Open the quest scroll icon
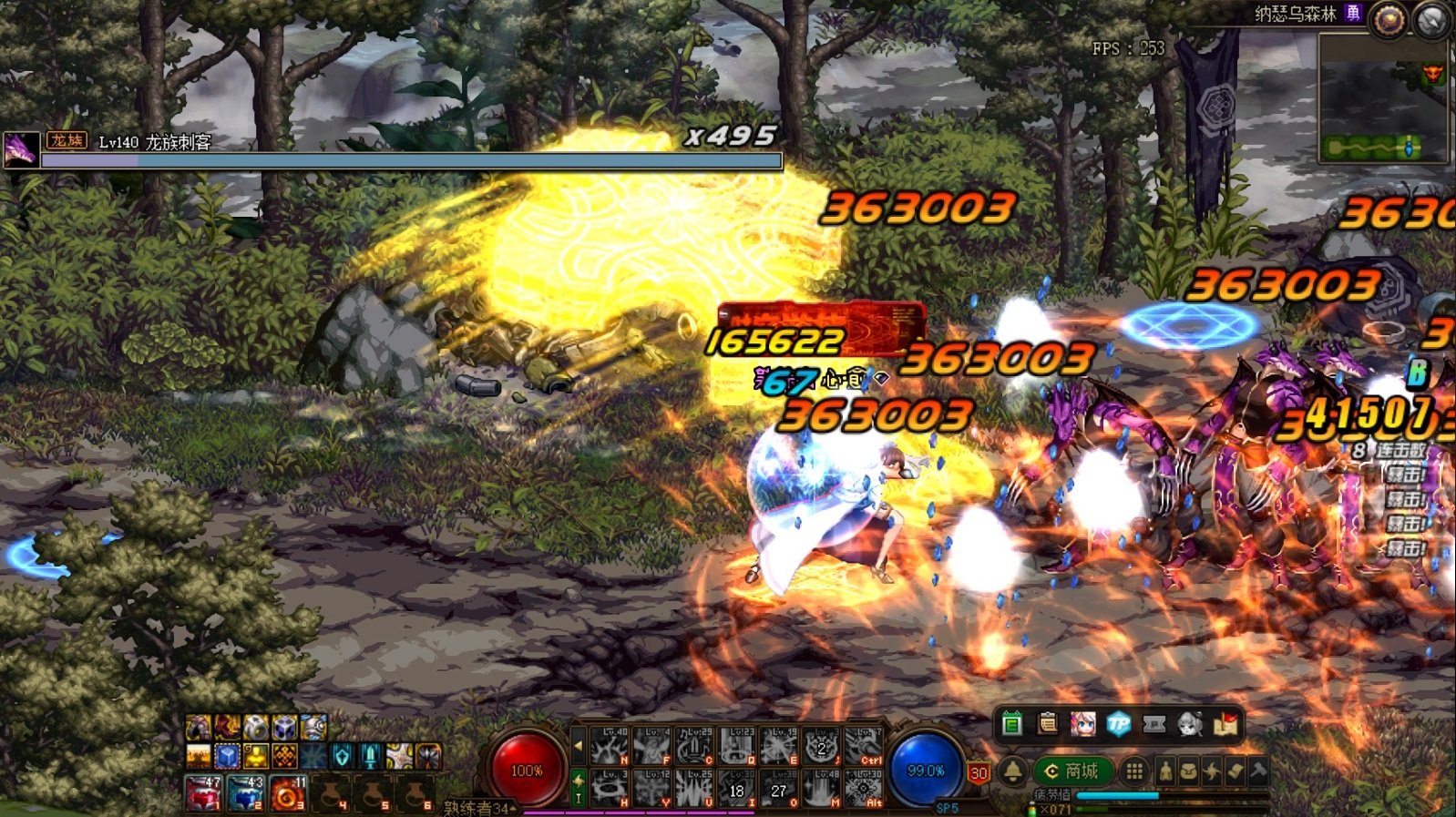Image resolution: width=1456 pixels, height=817 pixels. pyautogui.click(x=1235, y=771)
